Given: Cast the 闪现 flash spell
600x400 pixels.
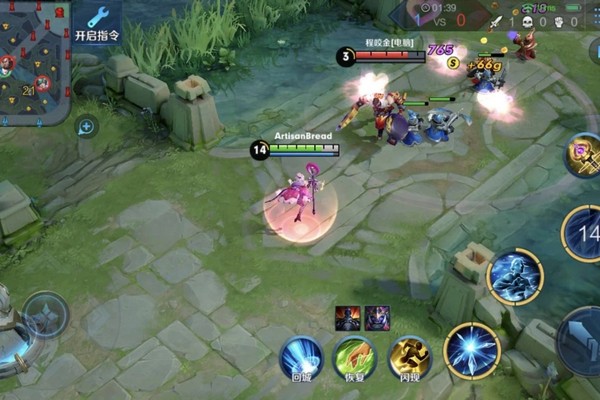Looking at the screenshot, I should (x=409, y=358).
